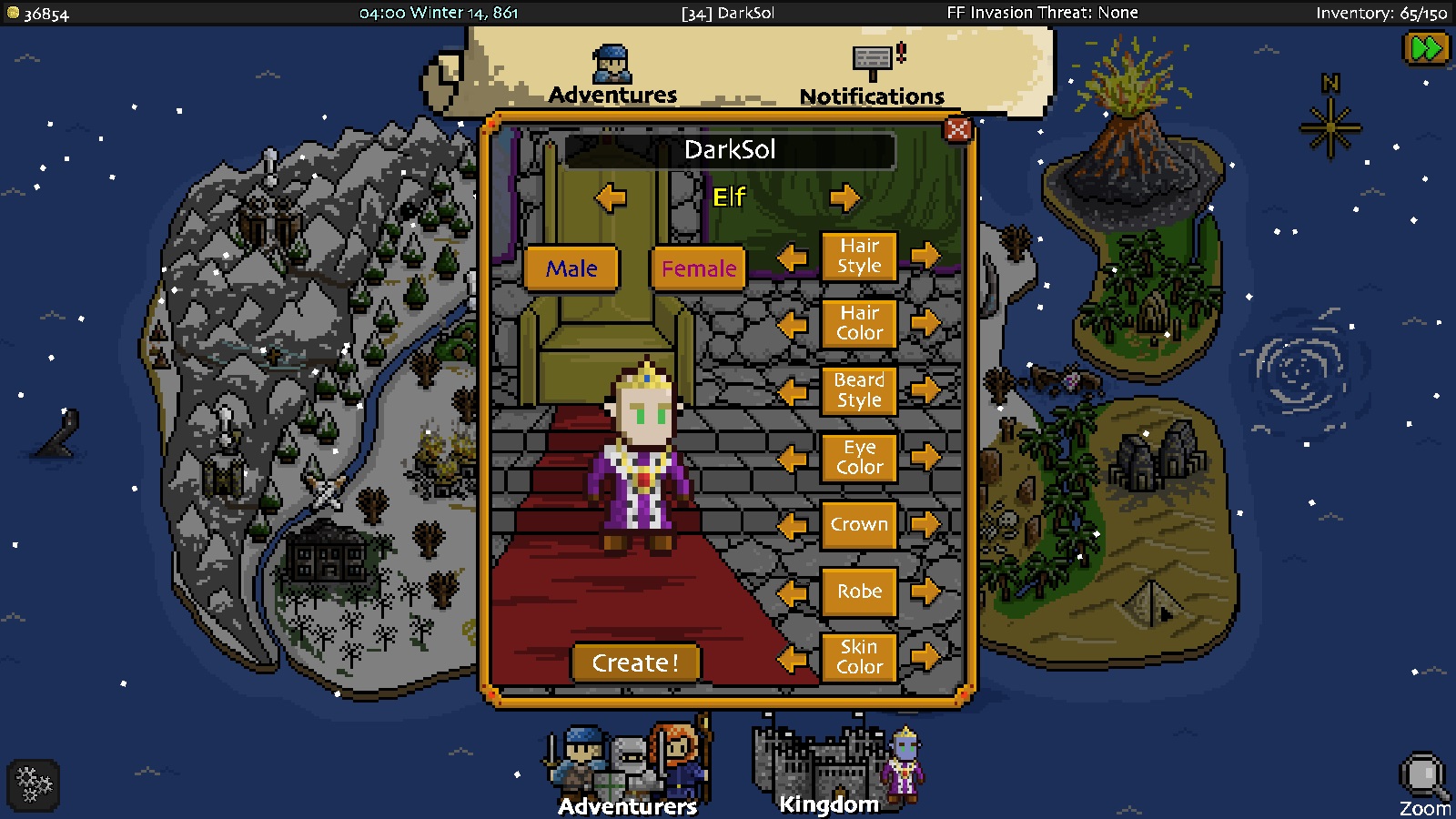Change Skin Color with right arrow
The image size is (1456, 819).
(x=927, y=657)
